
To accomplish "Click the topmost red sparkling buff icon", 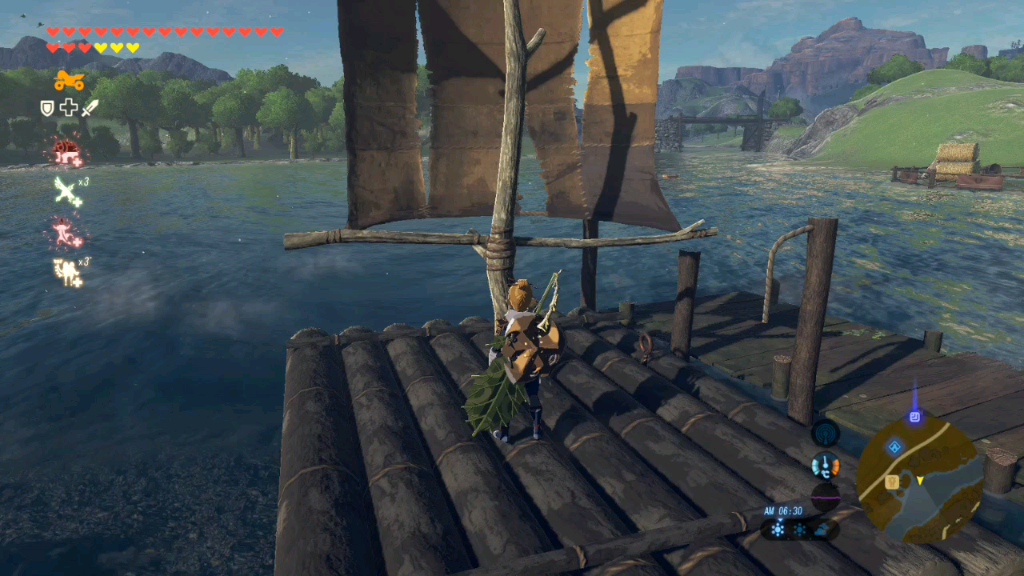I will tap(67, 151).
